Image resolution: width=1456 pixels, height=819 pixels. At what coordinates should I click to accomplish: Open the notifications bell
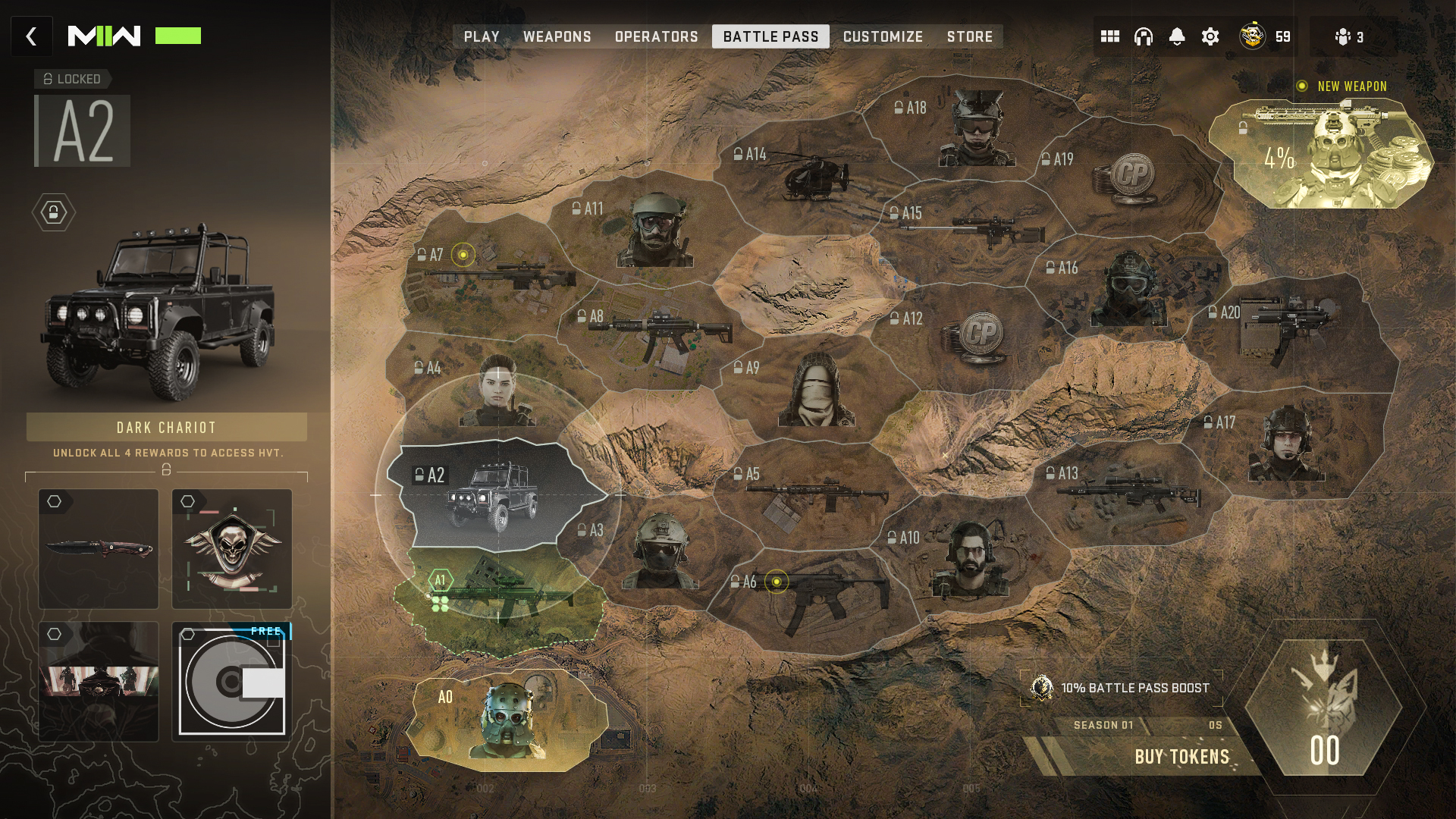pyautogui.click(x=1177, y=36)
